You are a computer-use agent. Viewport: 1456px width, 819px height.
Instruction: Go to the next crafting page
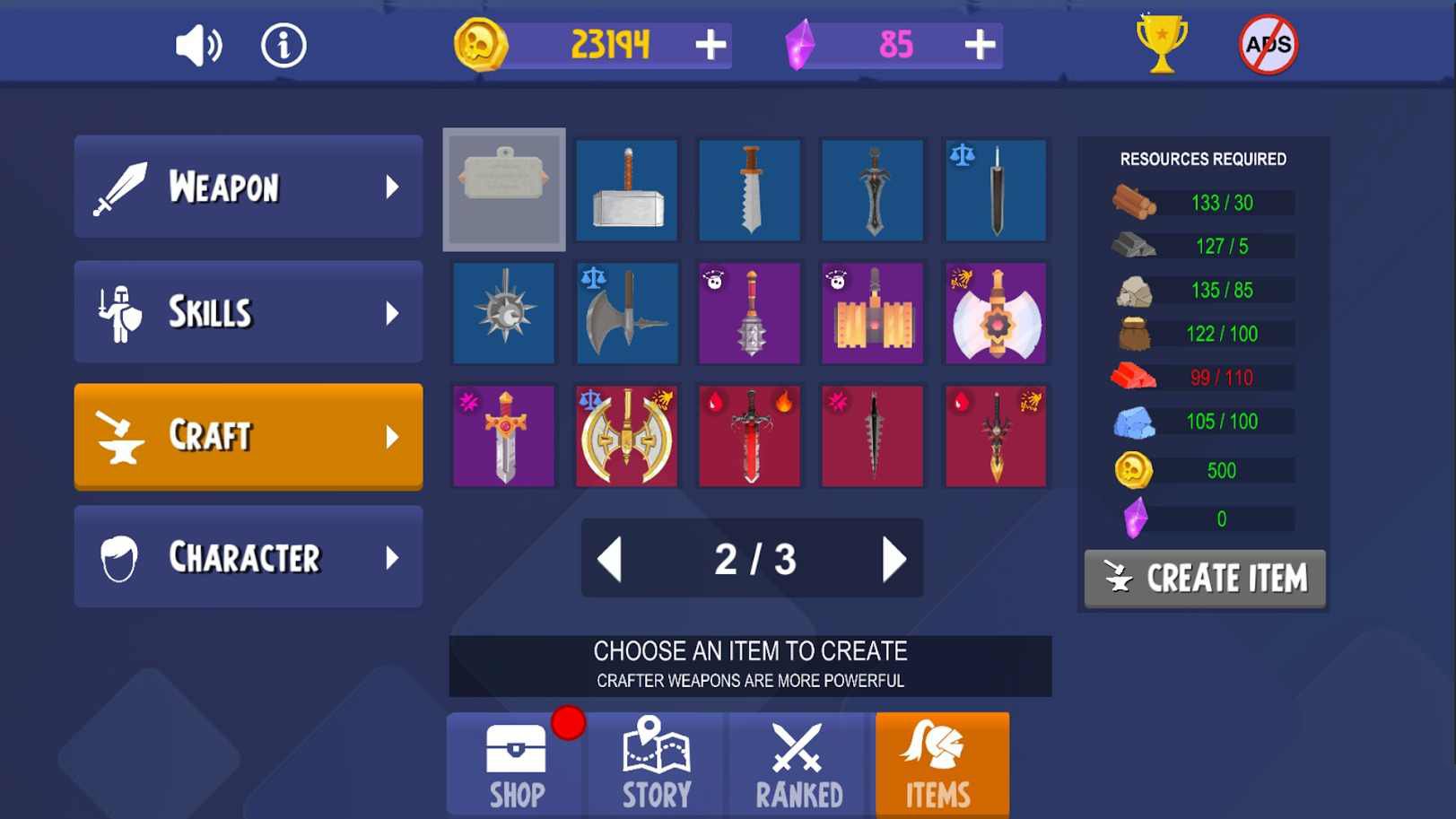pyautogui.click(x=894, y=559)
